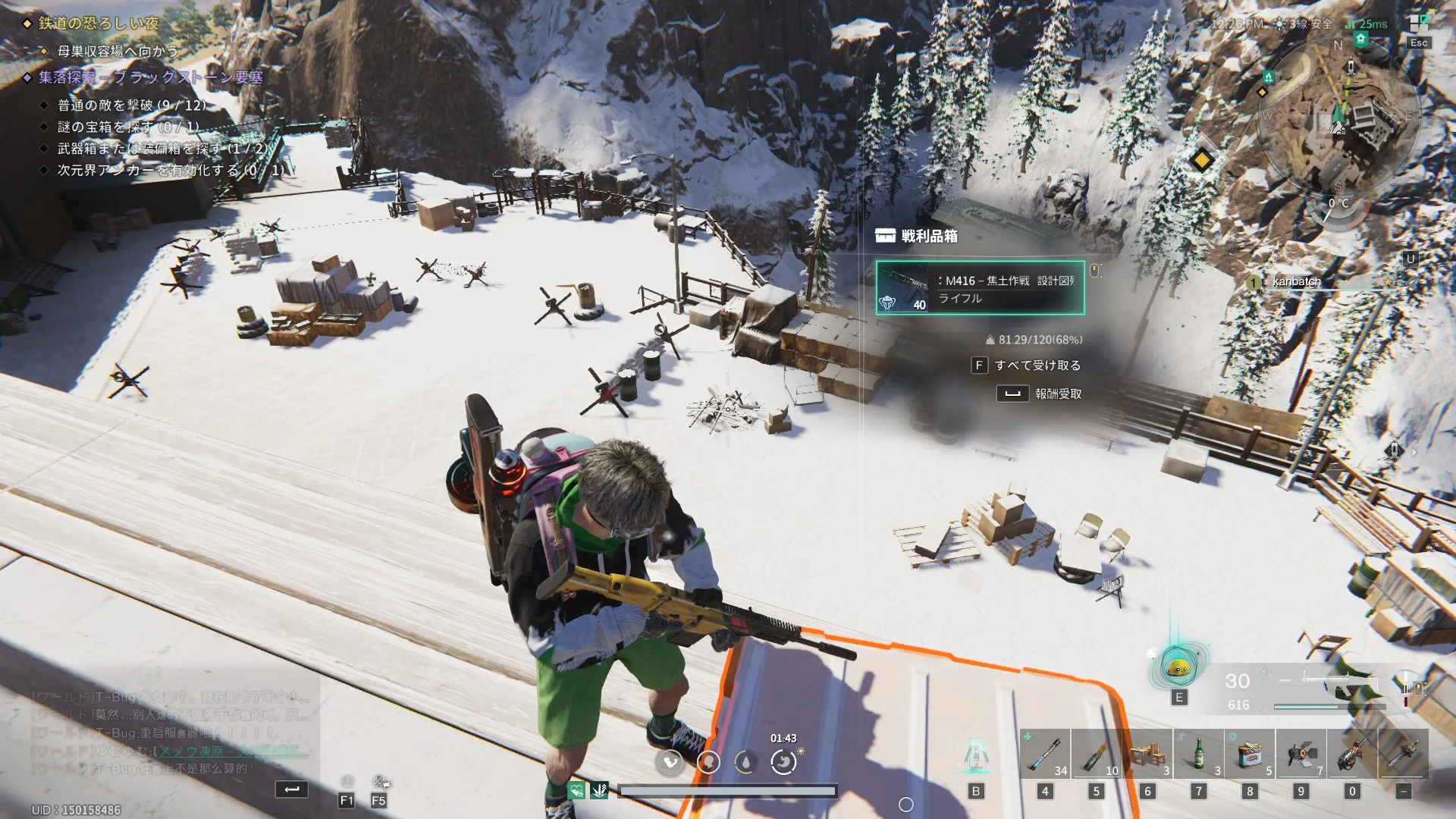Select the chainsaw melee weapon slot
This screenshot has width=1456, height=819.
[1403, 754]
